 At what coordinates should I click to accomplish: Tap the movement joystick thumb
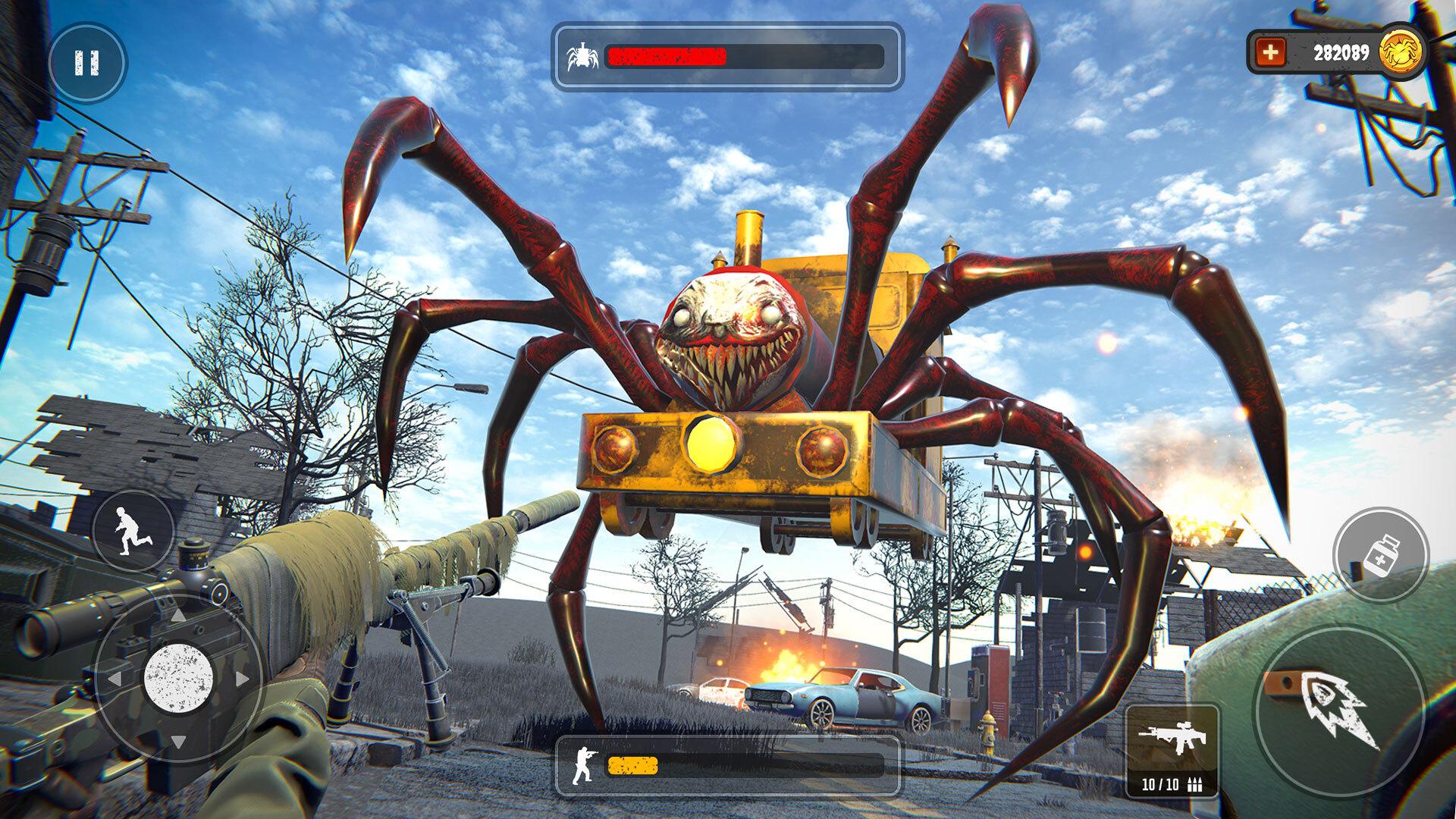(178, 678)
